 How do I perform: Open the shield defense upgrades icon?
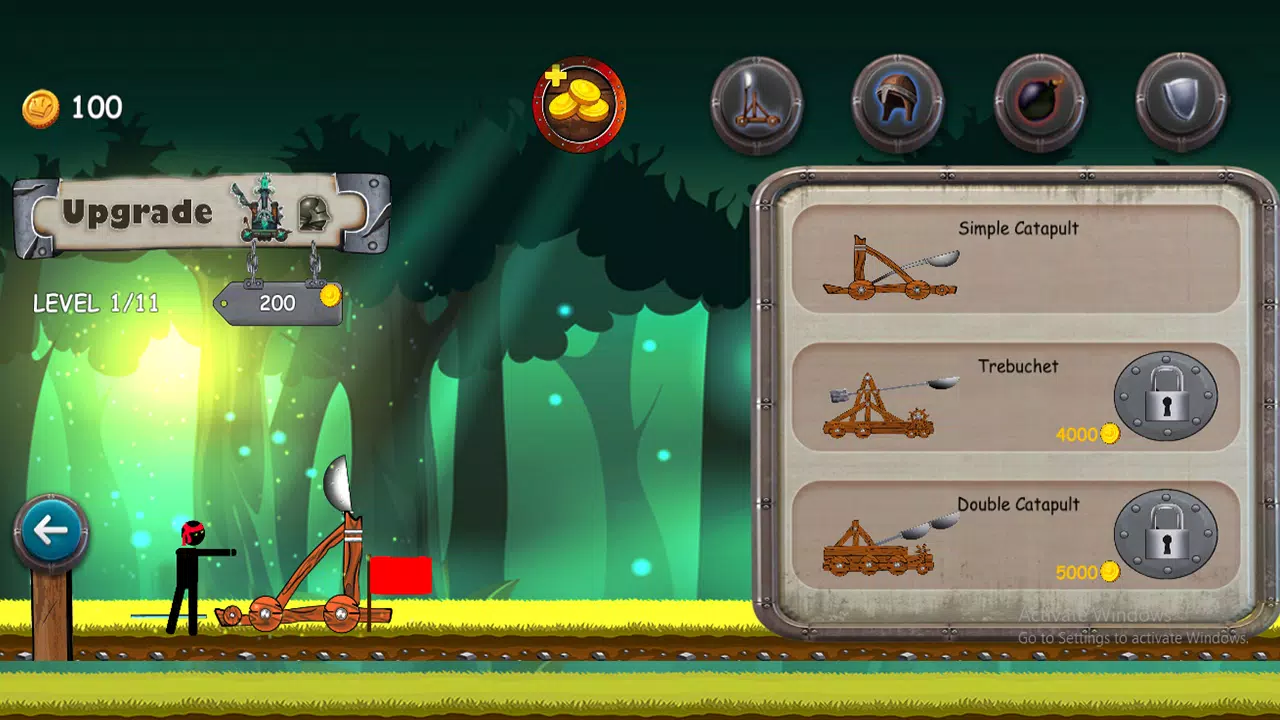tap(1181, 101)
